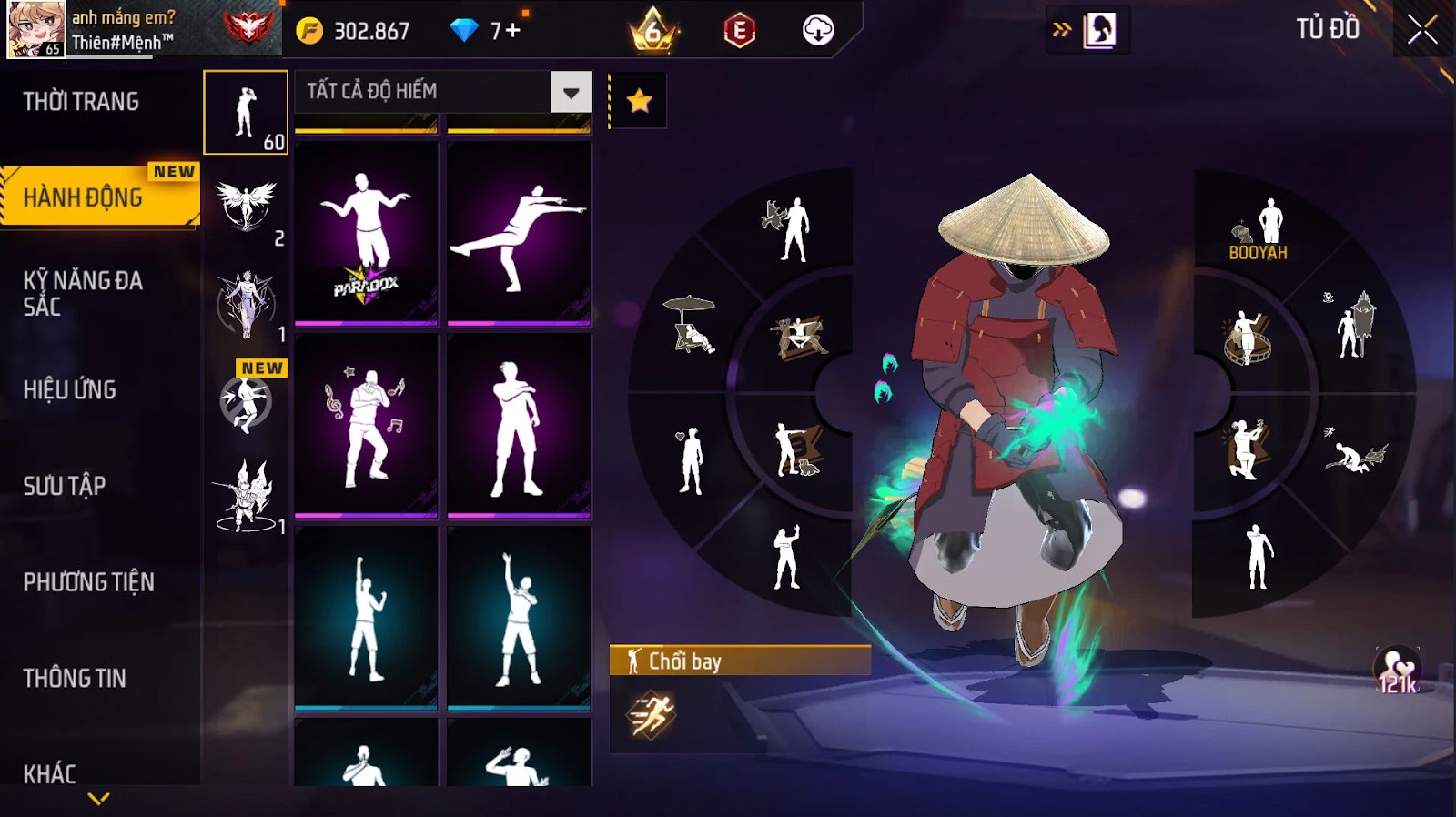This screenshot has width=1456, height=817.
Task: Toggle the star favorites filter
Action: click(x=639, y=101)
